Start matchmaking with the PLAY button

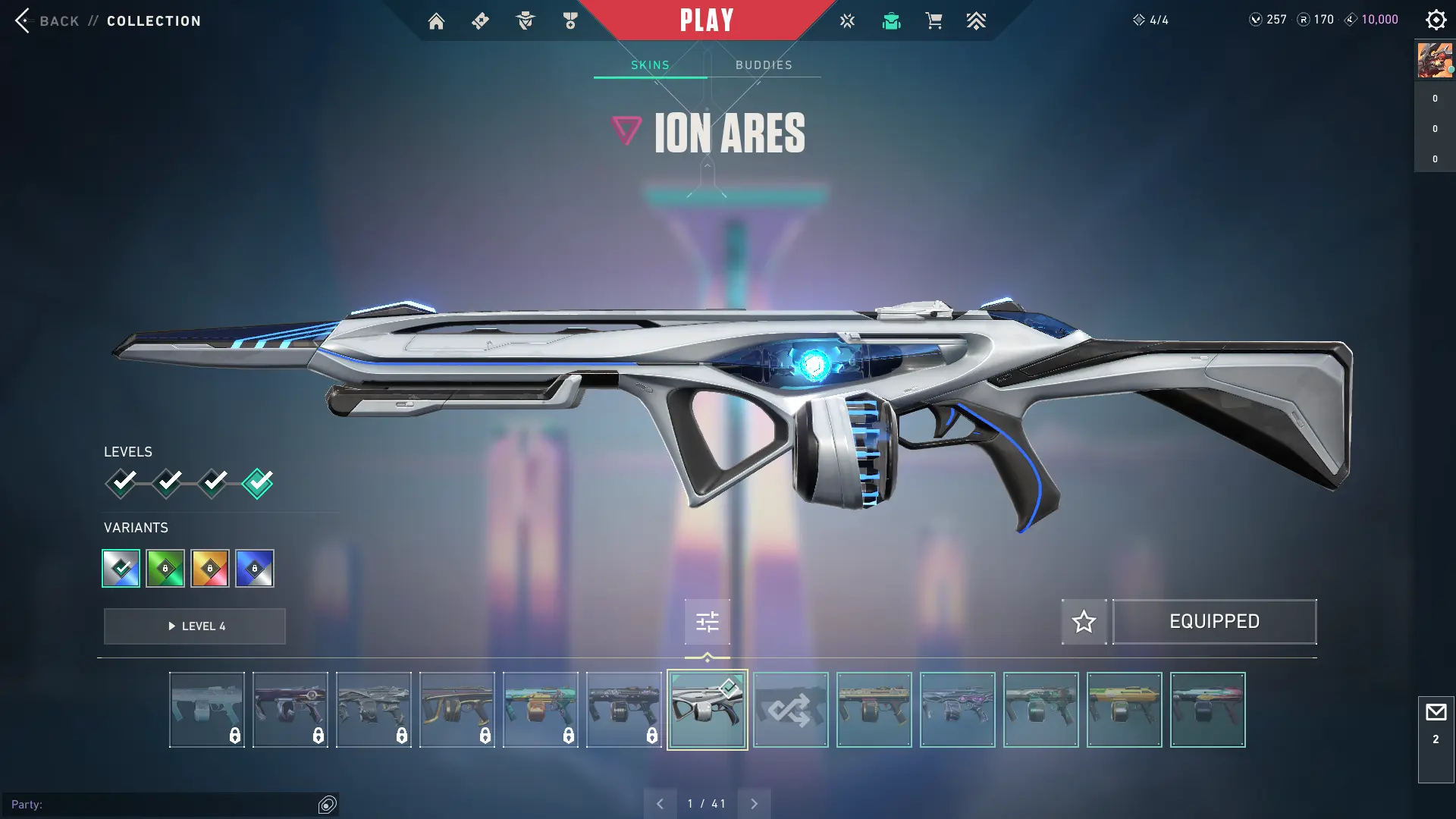point(706,20)
